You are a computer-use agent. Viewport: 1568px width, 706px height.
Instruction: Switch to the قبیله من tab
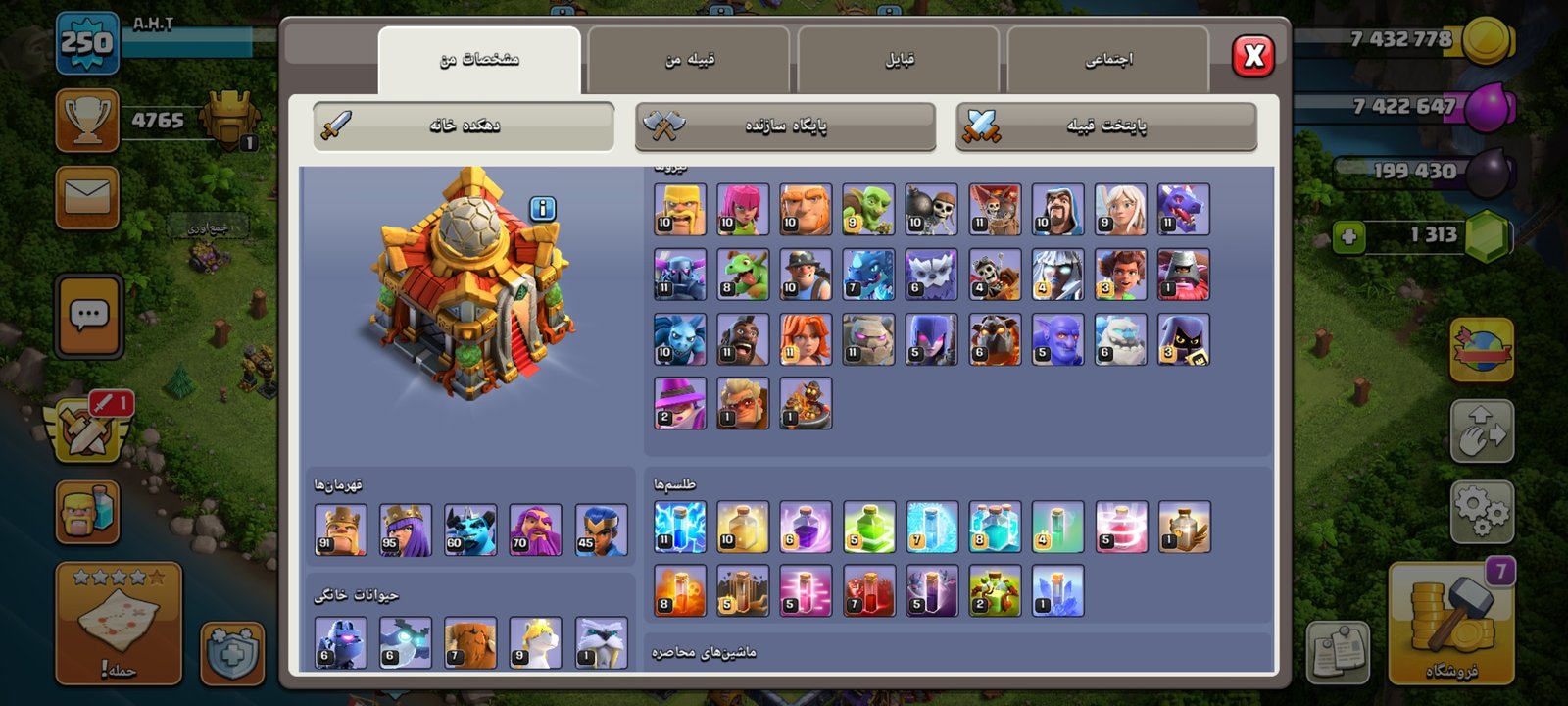(x=689, y=60)
